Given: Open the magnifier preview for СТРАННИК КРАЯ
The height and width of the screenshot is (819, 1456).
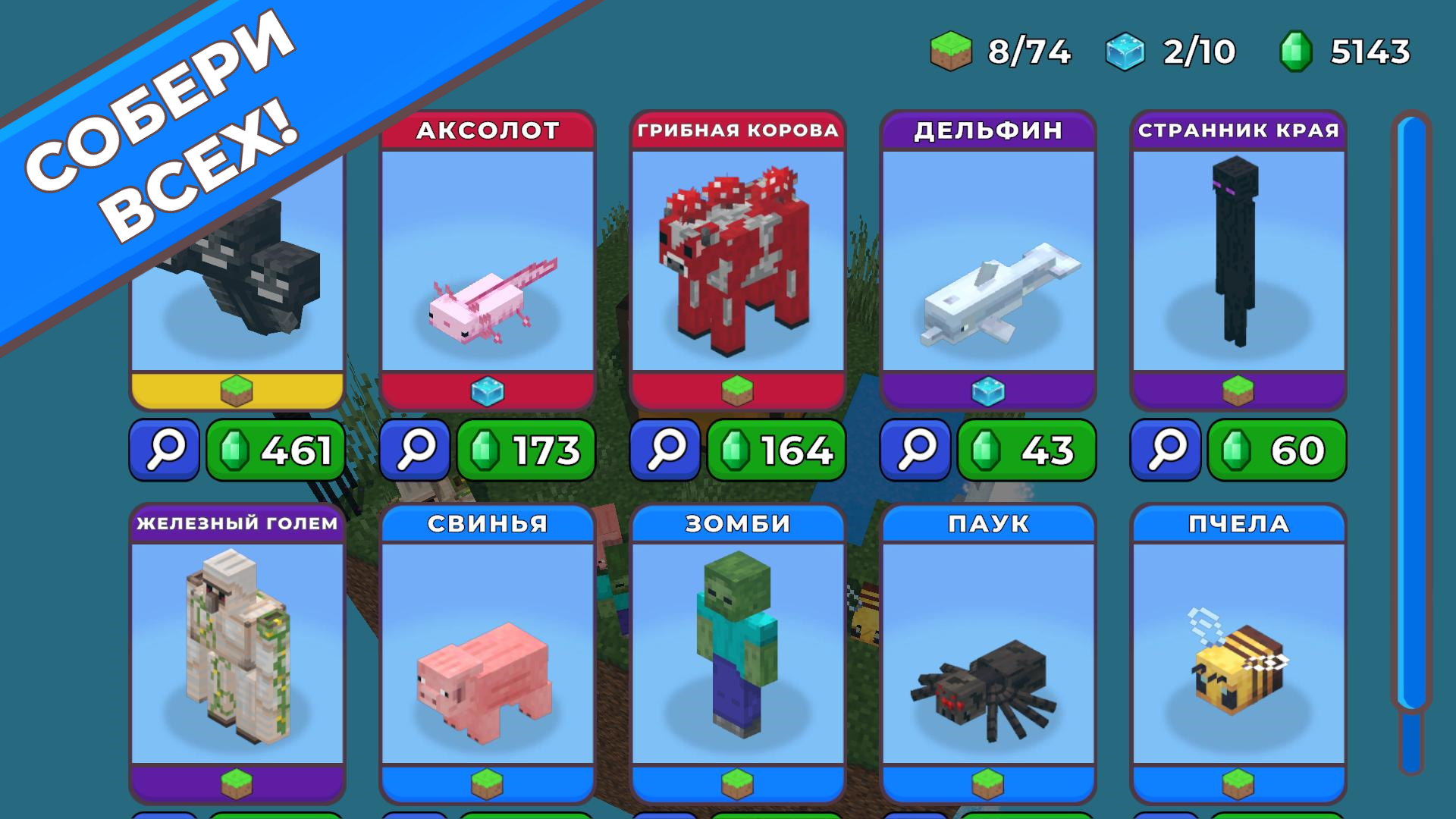Looking at the screenshot, I should tap(1165, 450).
